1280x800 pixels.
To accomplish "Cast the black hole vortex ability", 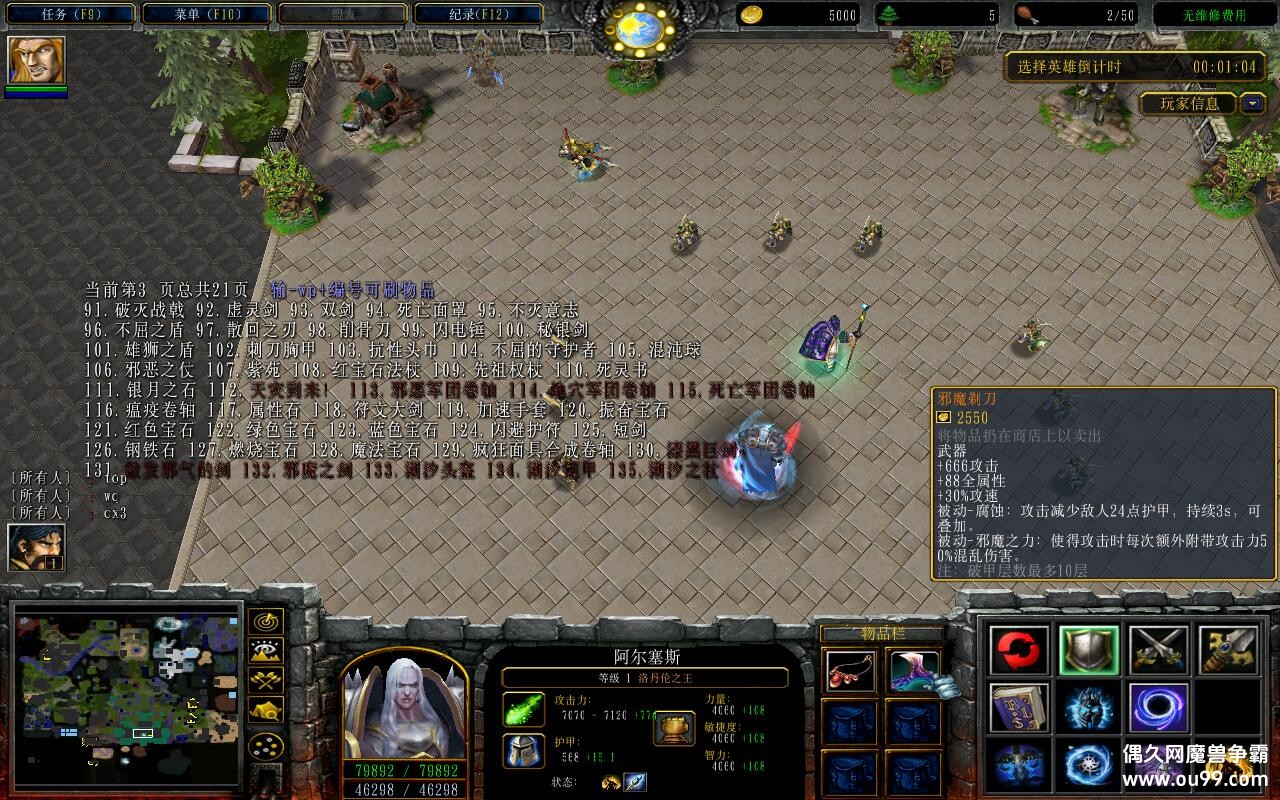I will tap(1157, 708).
